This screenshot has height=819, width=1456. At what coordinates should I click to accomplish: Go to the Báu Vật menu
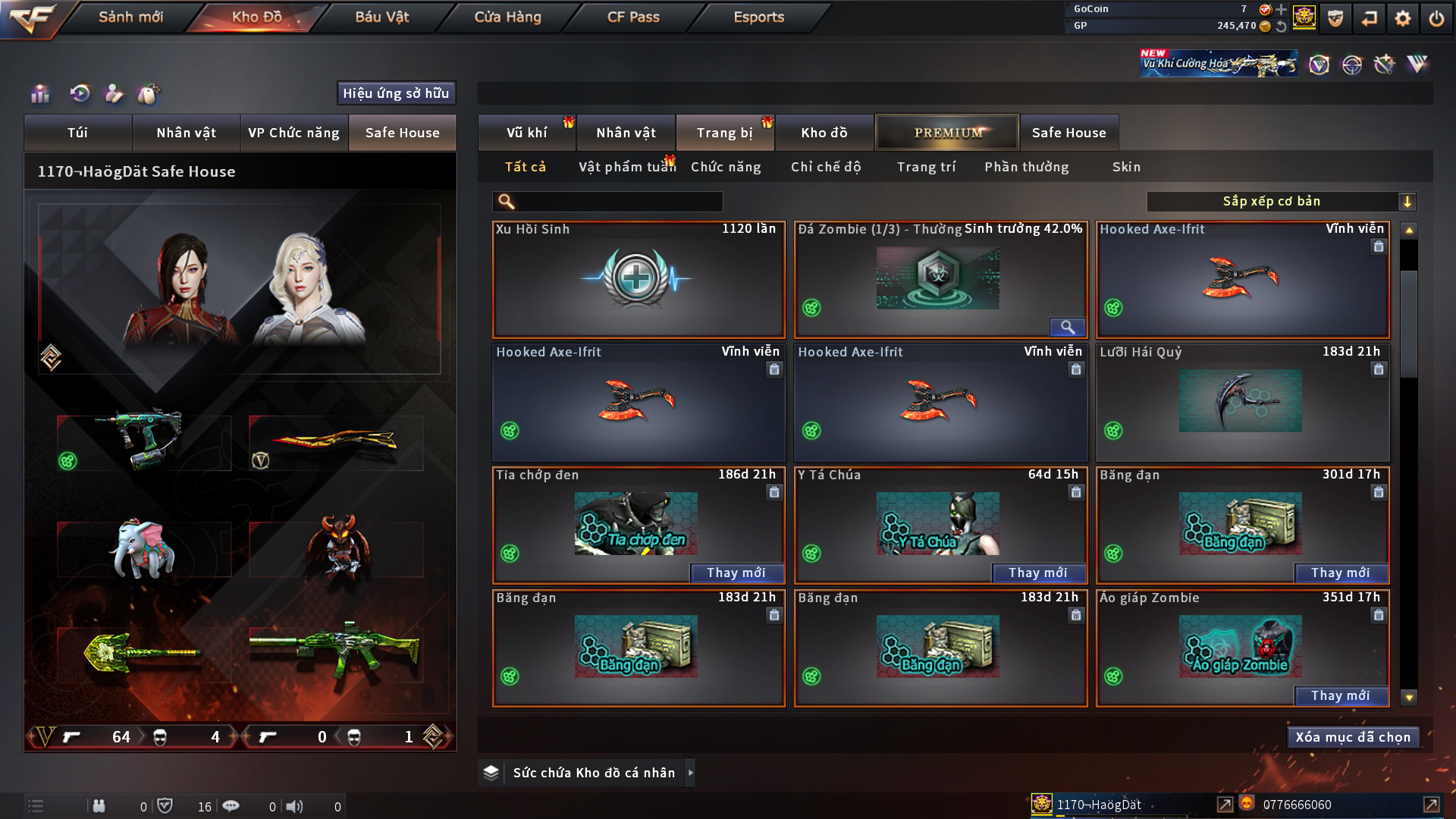[x=381, y=17]
